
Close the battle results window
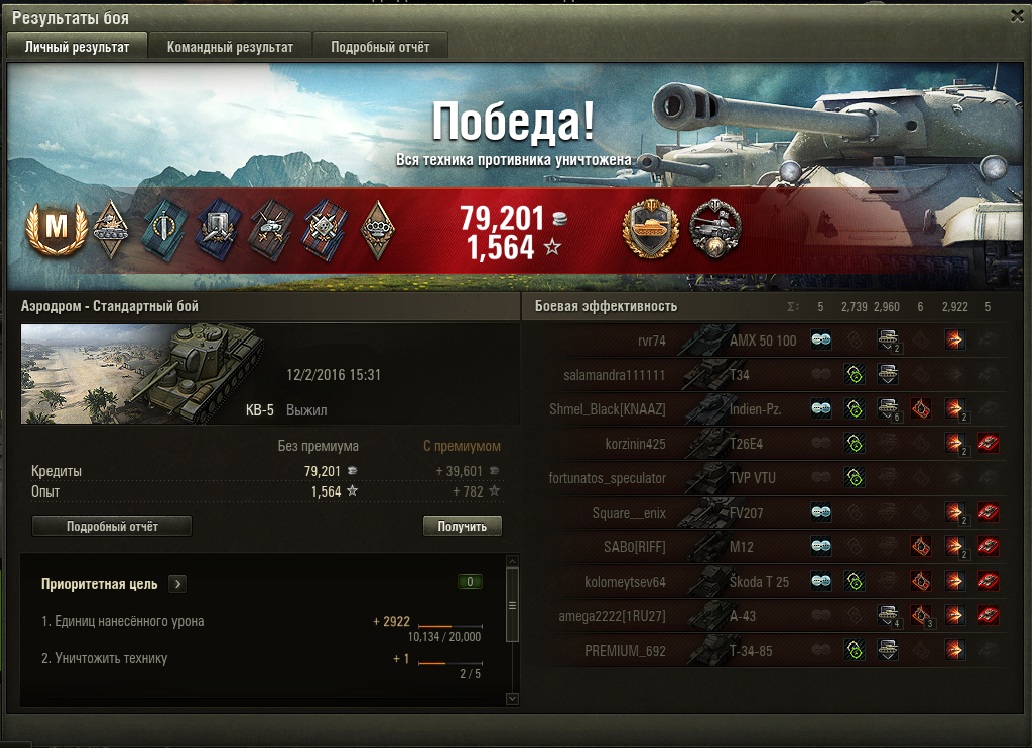1017,17
